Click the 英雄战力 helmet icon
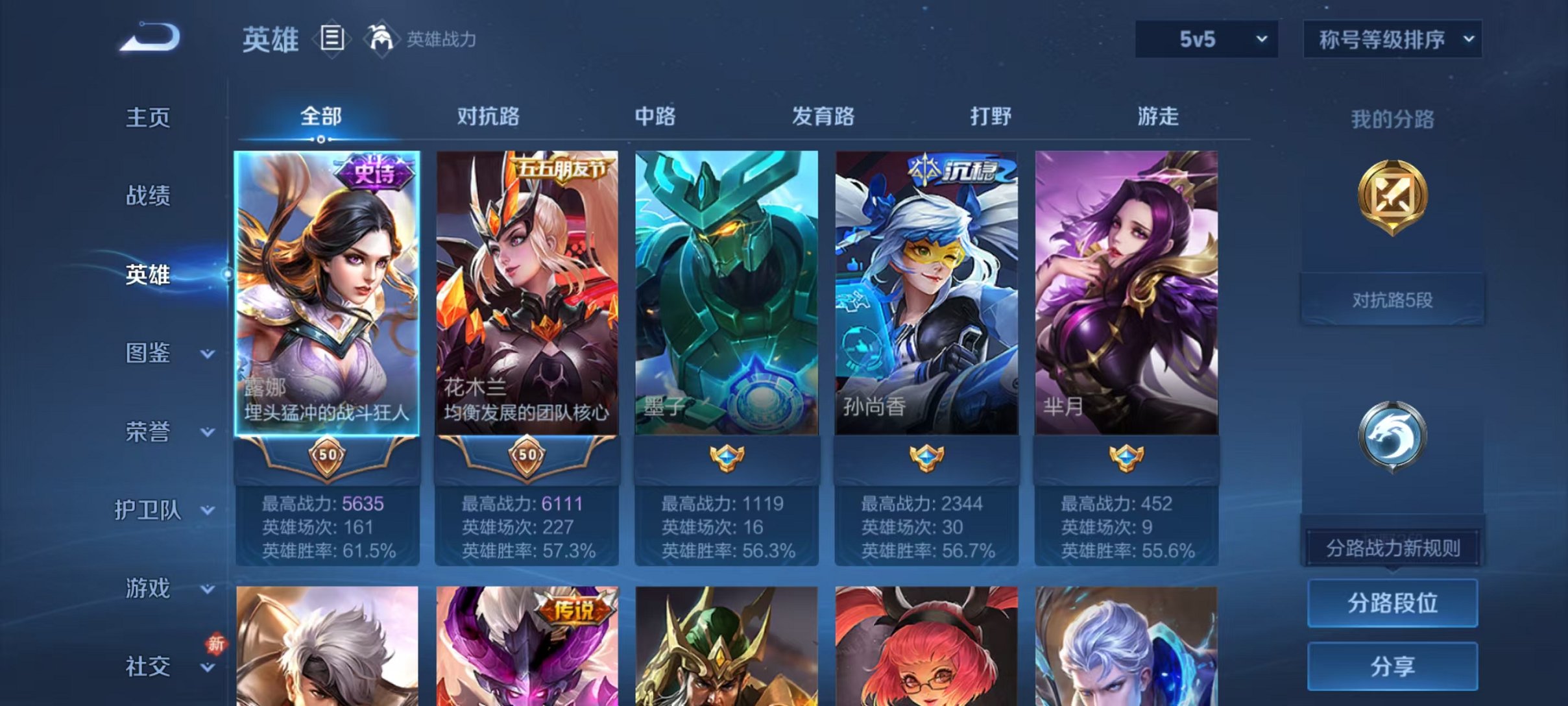 [383, 38]
